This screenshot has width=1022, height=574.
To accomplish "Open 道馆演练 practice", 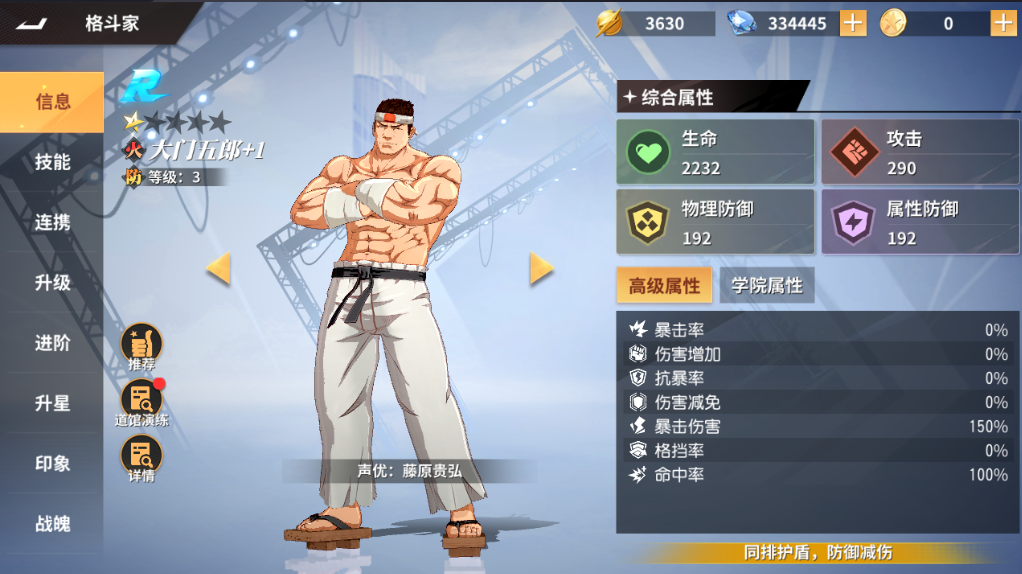I will [x=141, y=402].
